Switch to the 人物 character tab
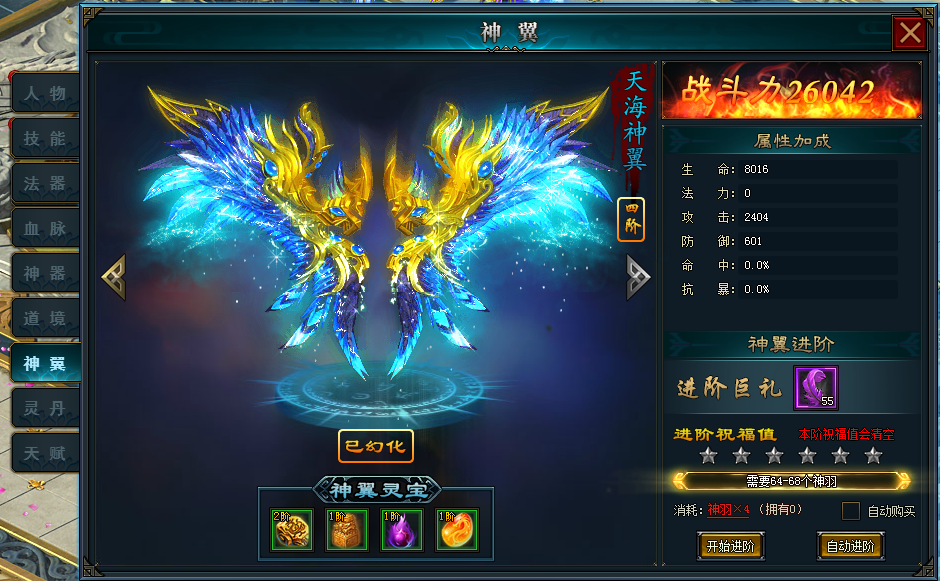This screenshot has height=581, width=940. pyautogui.click(x=45, y=94)
